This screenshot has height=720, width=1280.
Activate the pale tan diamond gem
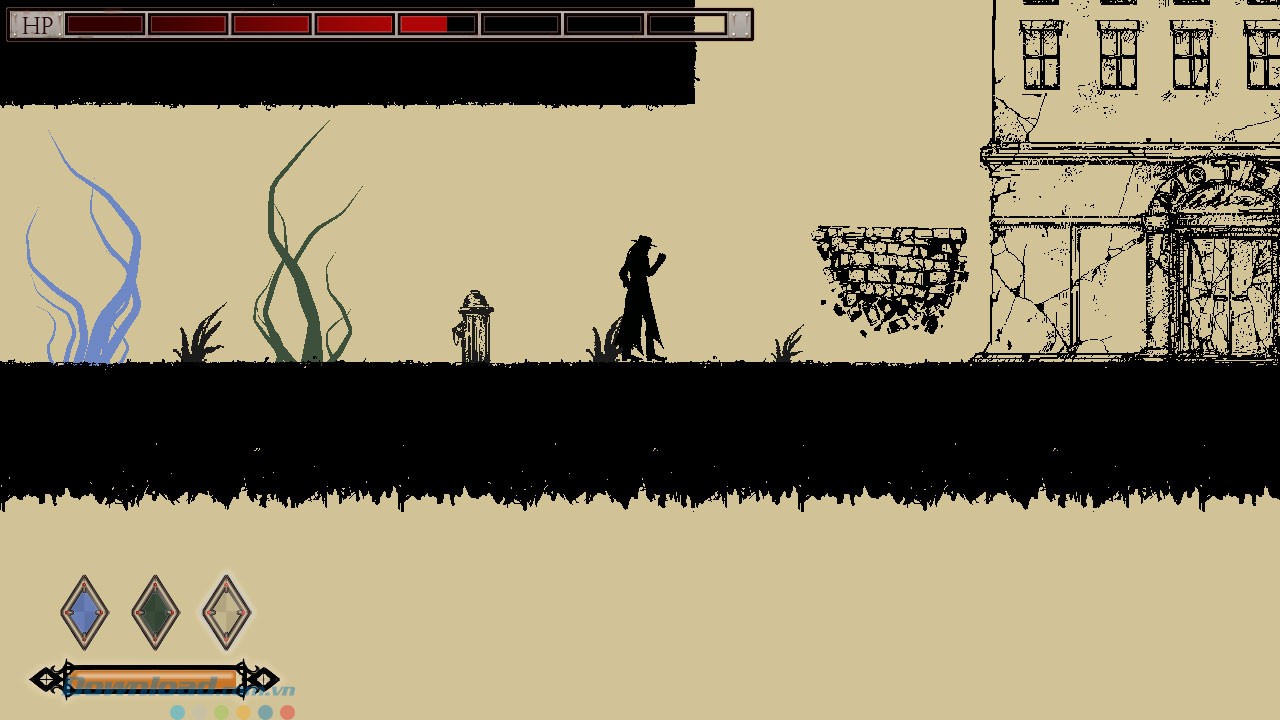tap(226, 612)
